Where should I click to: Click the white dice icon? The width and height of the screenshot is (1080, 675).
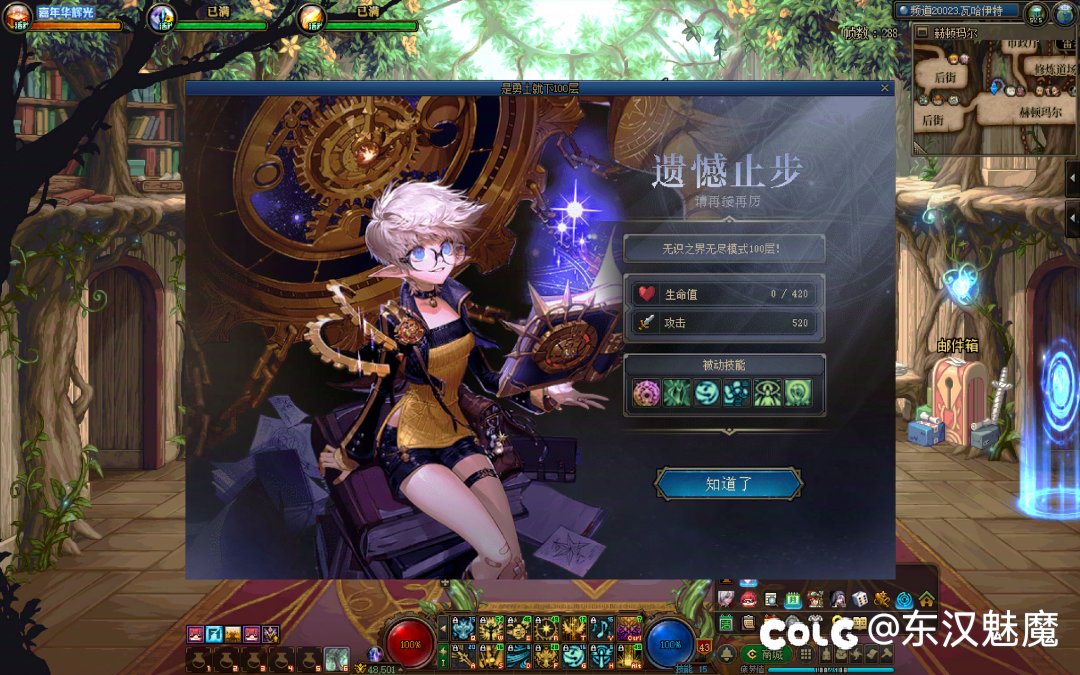859,599
